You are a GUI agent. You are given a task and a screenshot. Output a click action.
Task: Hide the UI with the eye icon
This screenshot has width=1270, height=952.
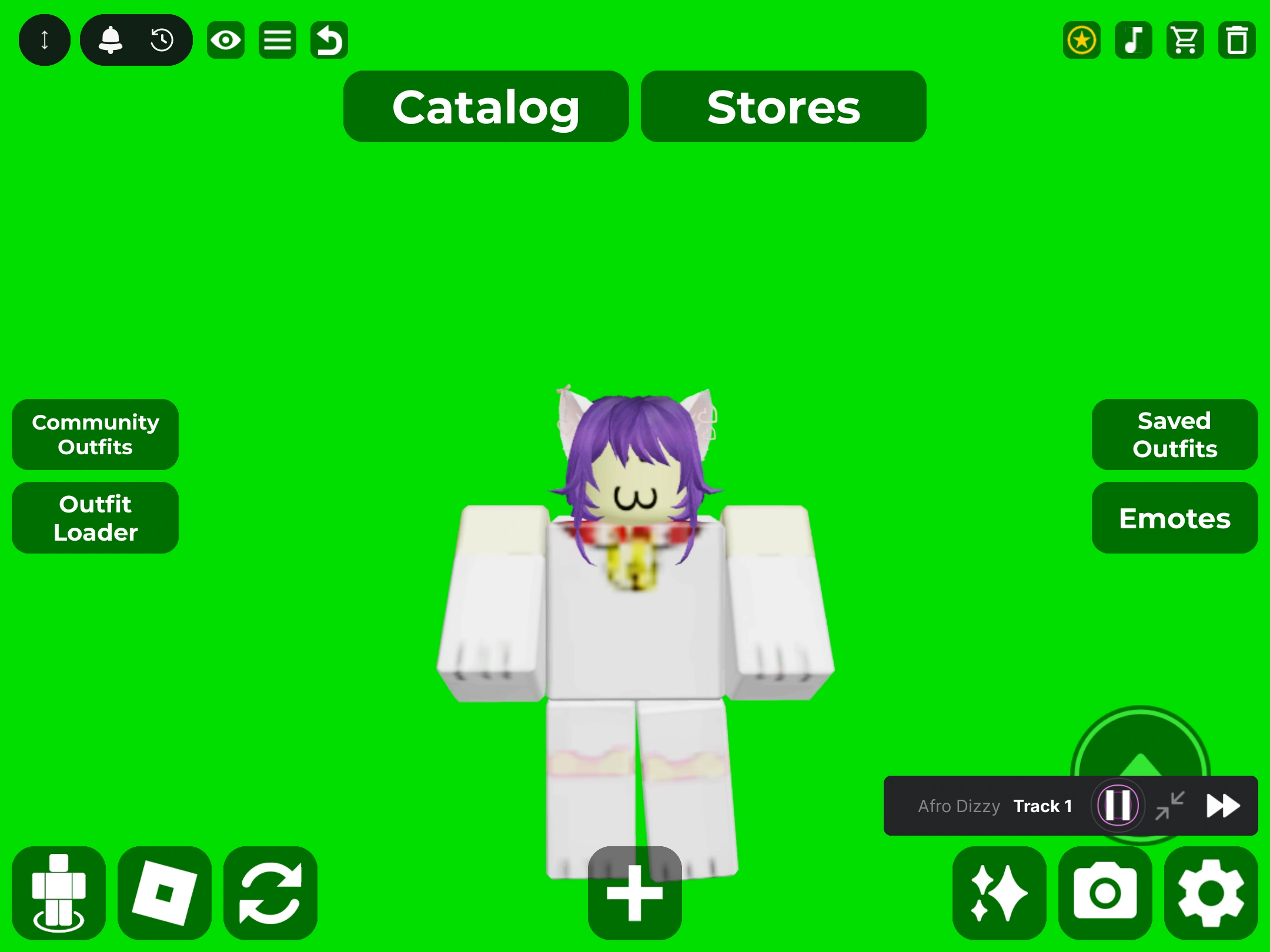pyautogui.click(x=226, y=39)
